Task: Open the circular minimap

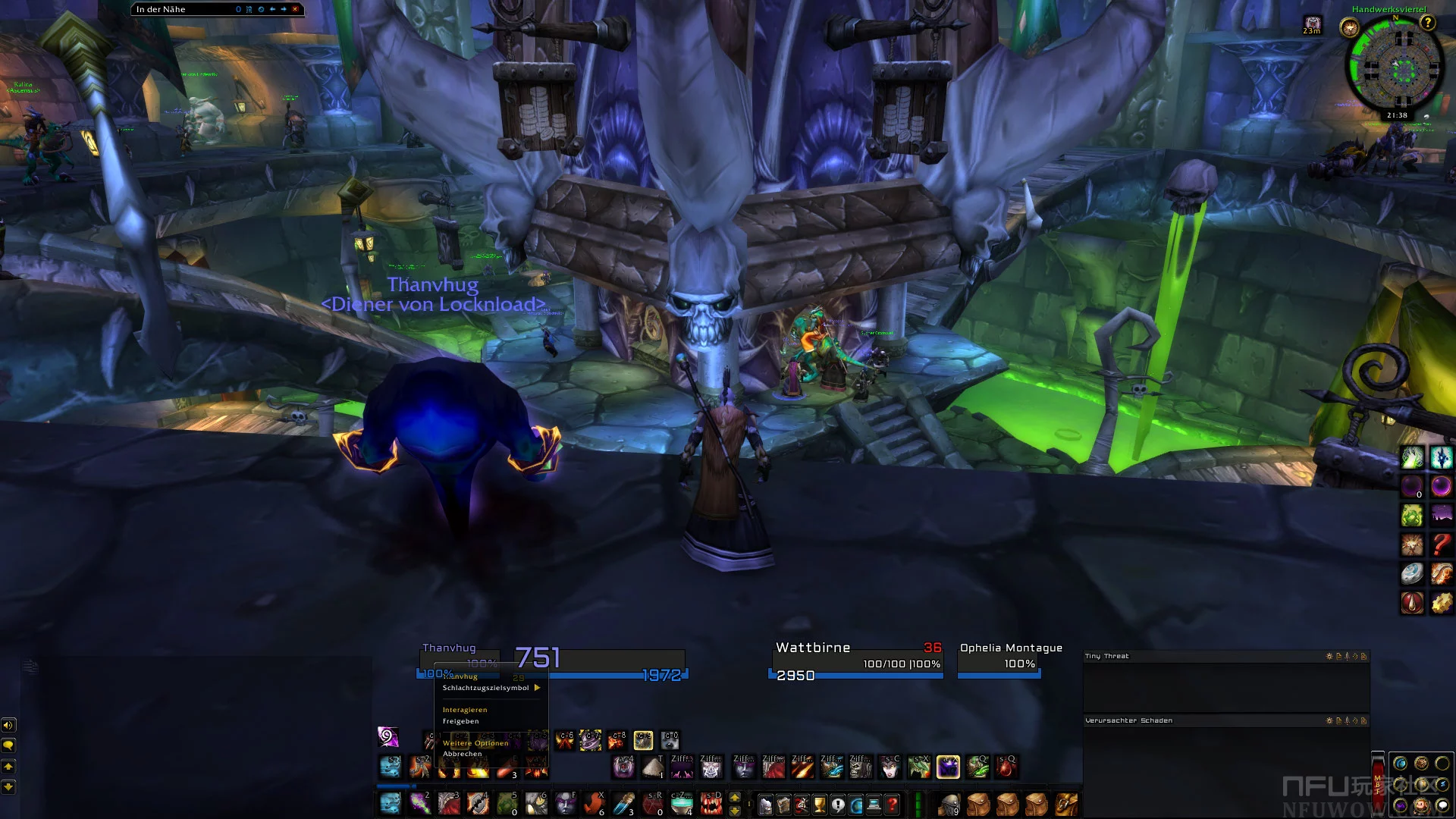Action: coord(1395,67)
